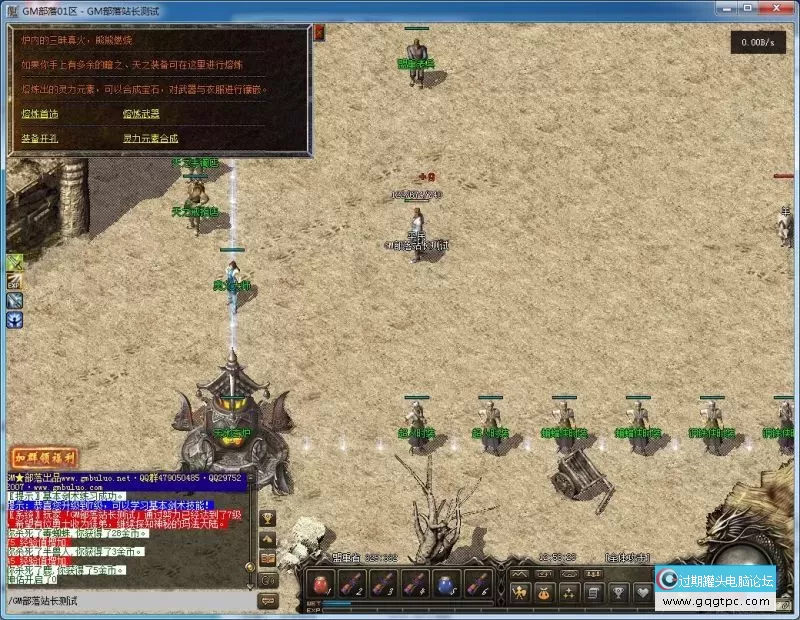This screenshot has width=800, height=620.
Task: Click the crossed swords buff icon
Action: pyautogui.click(x=15, y=263)
